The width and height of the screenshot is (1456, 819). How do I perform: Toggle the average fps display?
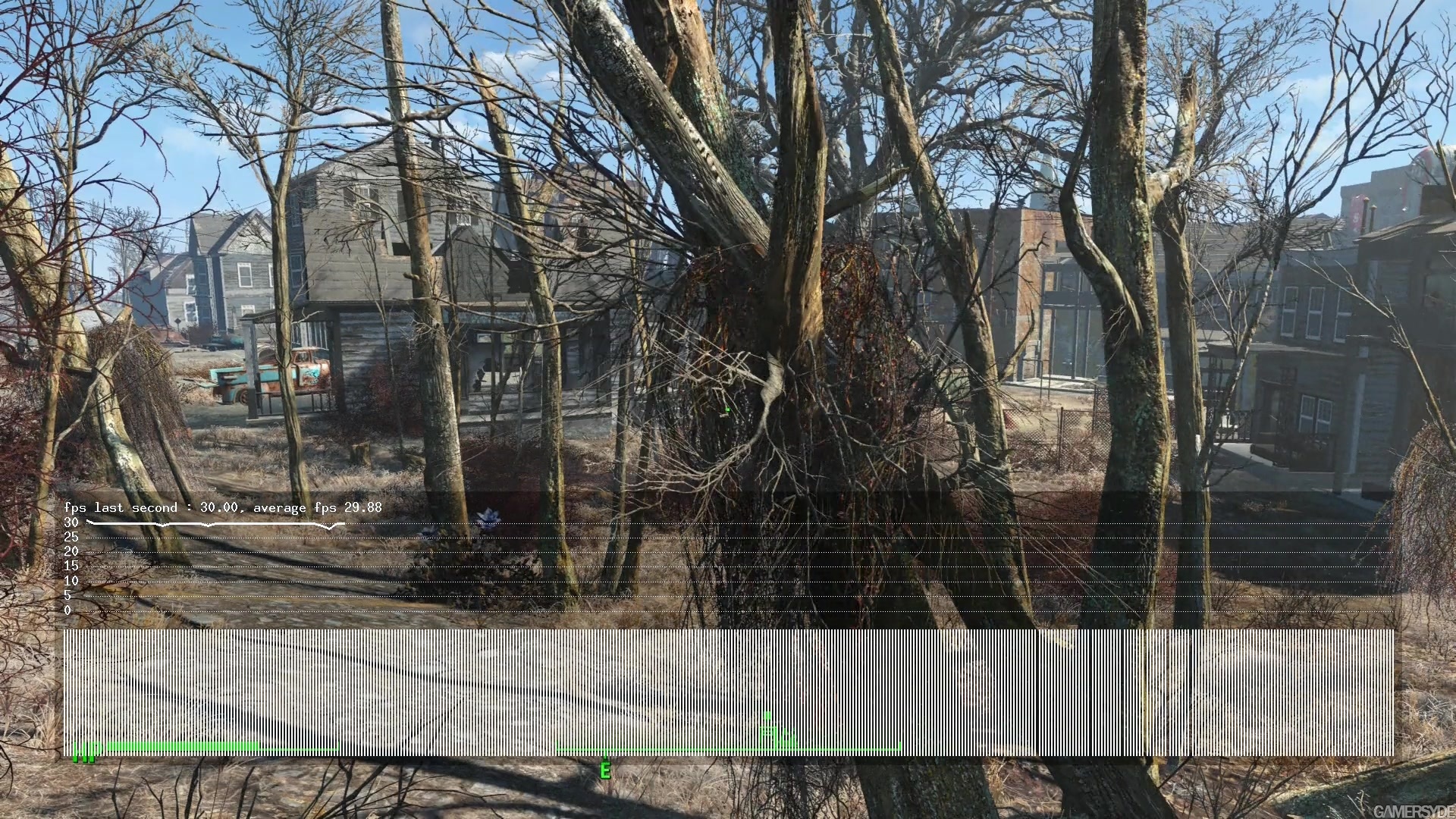318,507
